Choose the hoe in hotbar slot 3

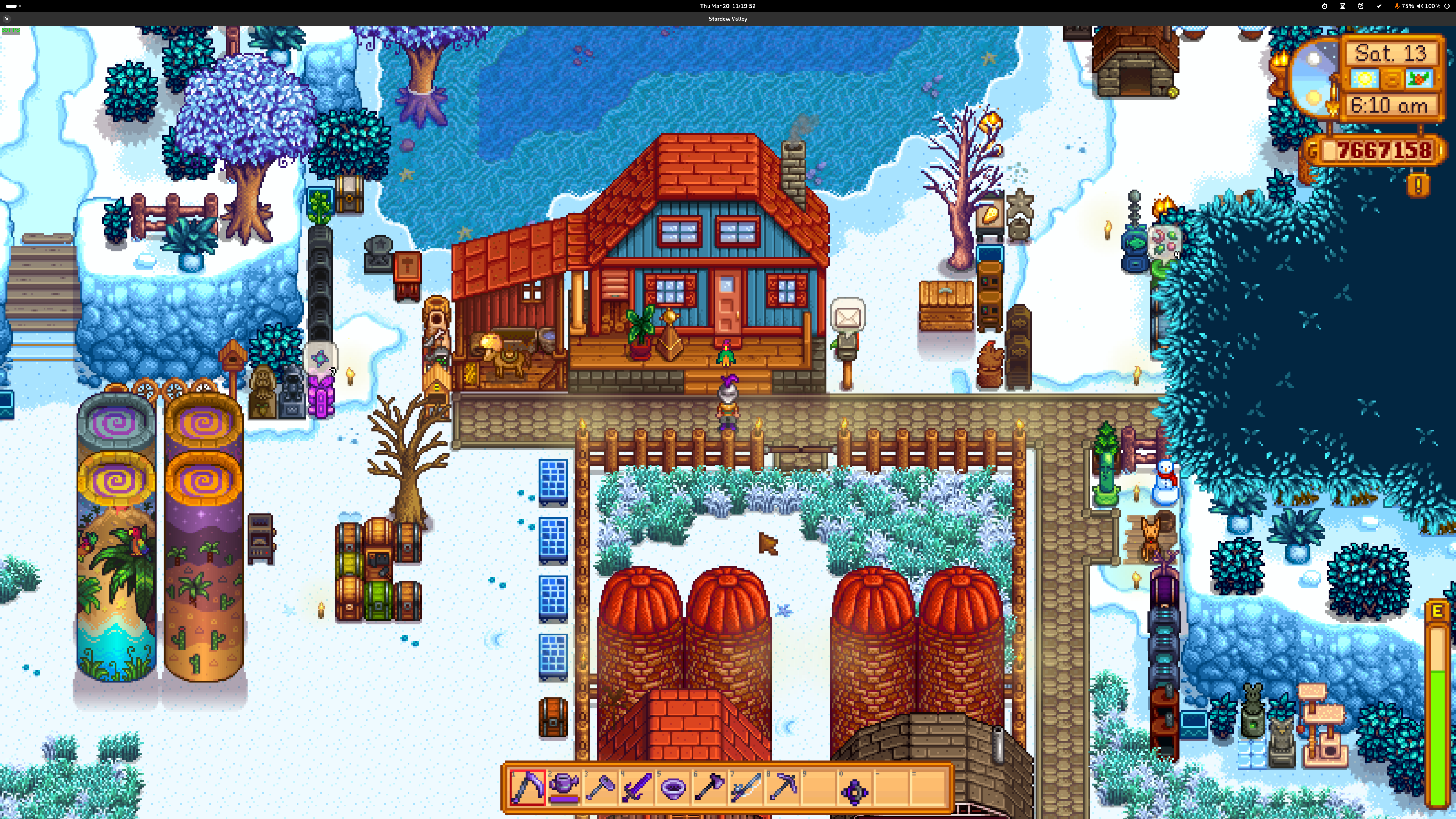coord(600,787)
